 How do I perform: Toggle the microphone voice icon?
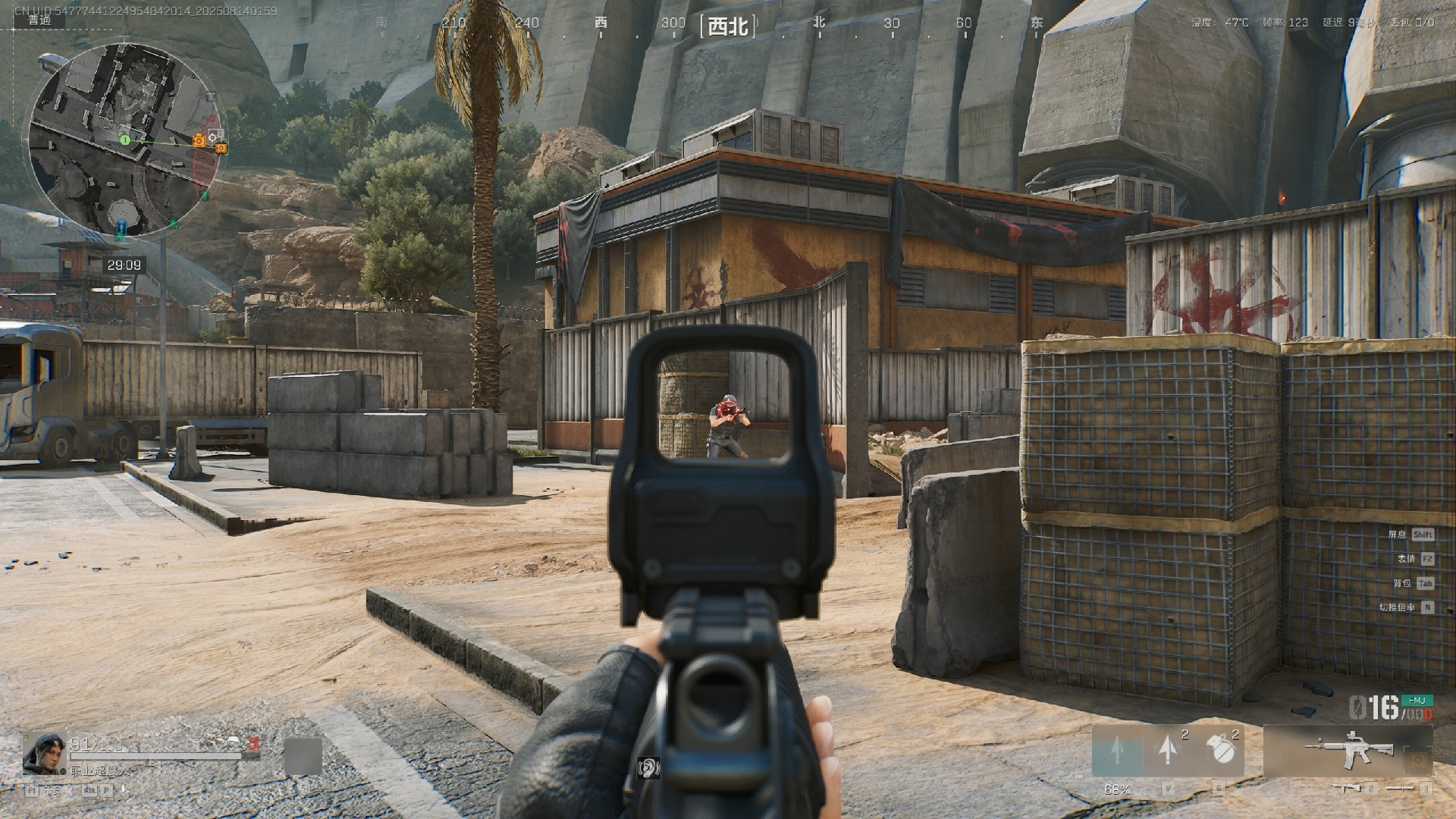coord(124,790)
